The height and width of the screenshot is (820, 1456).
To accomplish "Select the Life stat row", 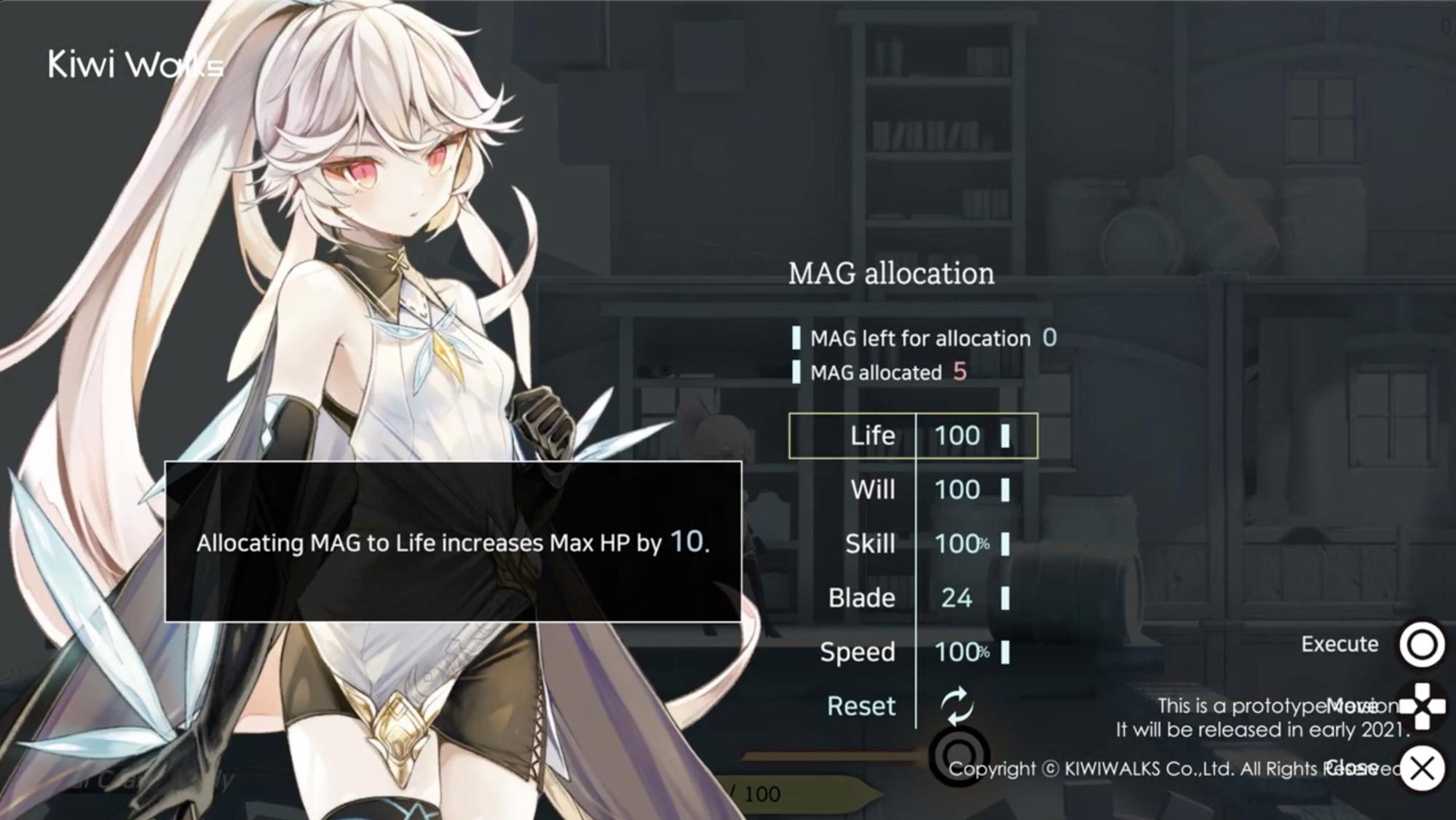I will point(913,435).
